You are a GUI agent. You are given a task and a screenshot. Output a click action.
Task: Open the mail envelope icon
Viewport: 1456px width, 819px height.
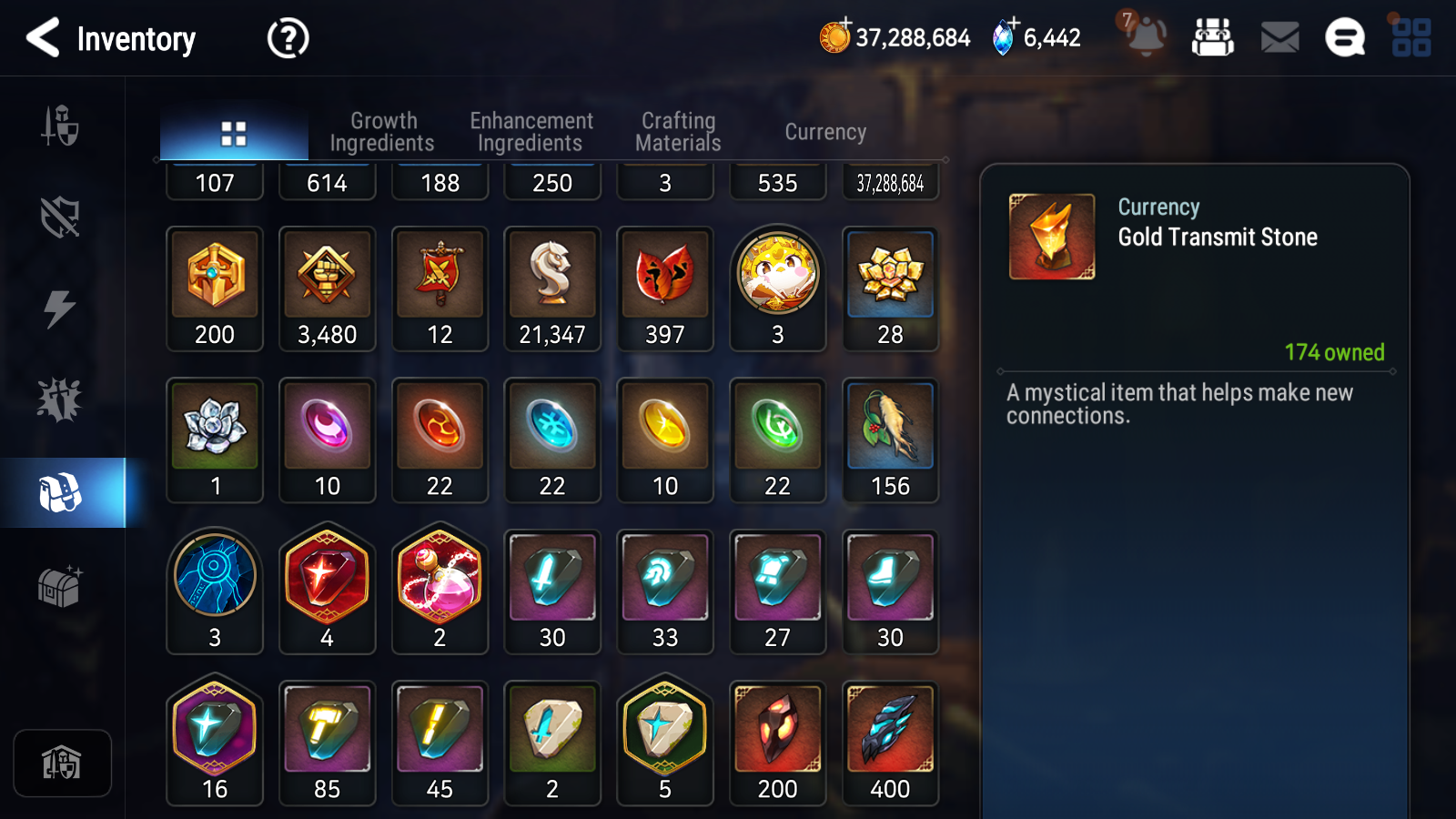(x=1278, y=37)
